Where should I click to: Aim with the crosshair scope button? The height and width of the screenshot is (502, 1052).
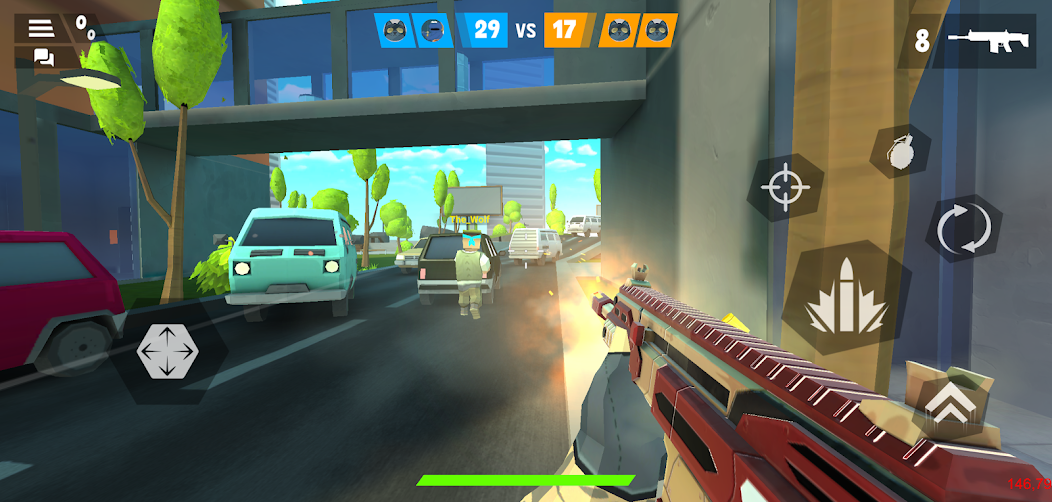pyautogui.click(x=784, y=188)
